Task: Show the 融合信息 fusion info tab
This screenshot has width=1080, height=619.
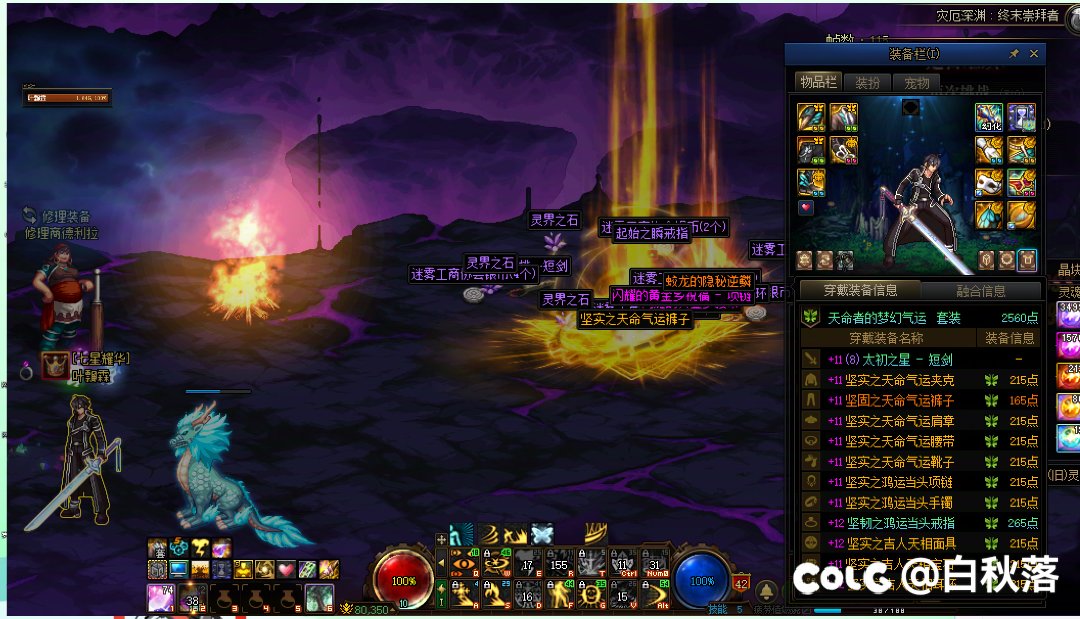Action: [x=979, y=291]
